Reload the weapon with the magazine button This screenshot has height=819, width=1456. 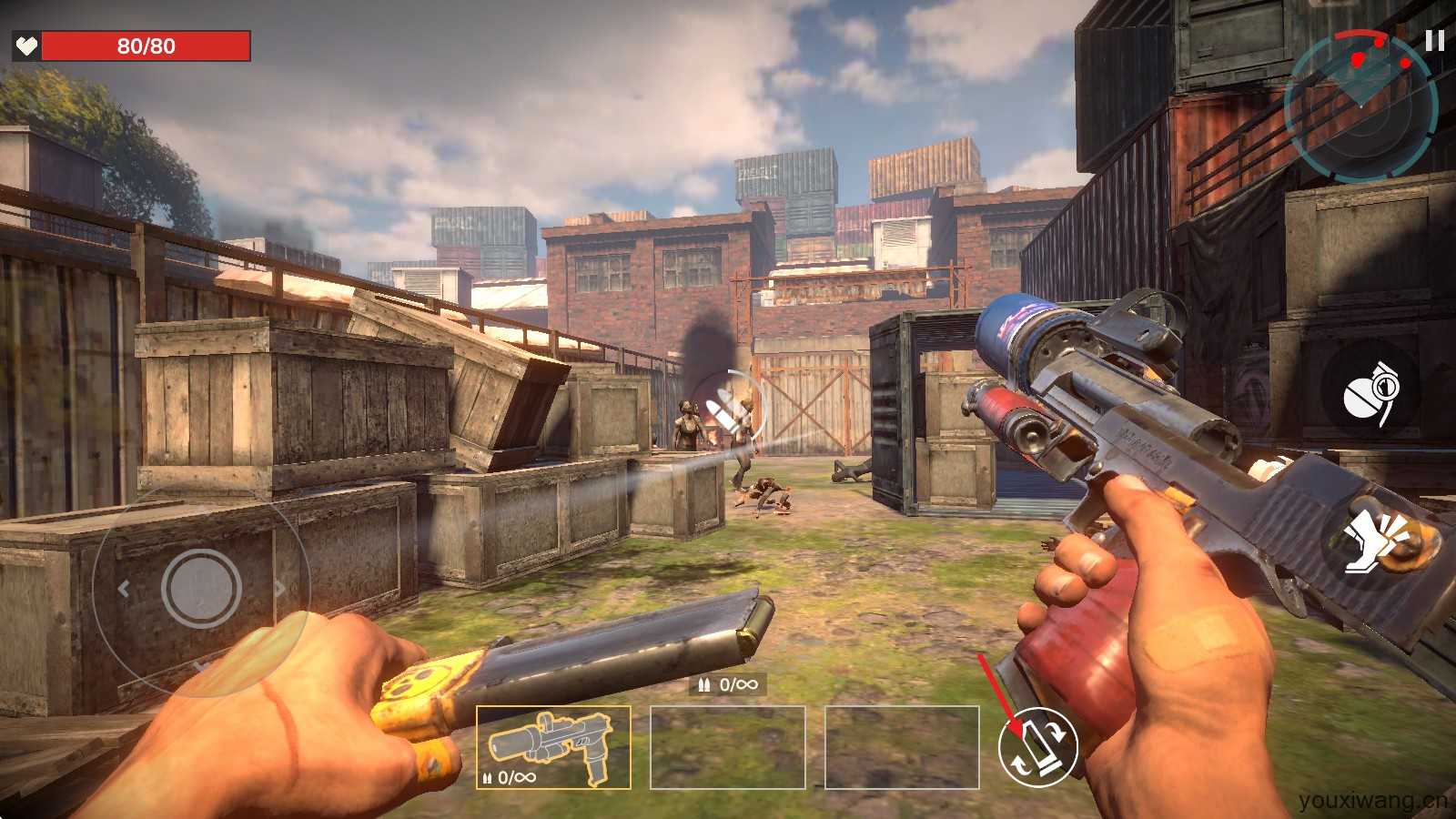pyautogui.click(x=1037, y=746)
